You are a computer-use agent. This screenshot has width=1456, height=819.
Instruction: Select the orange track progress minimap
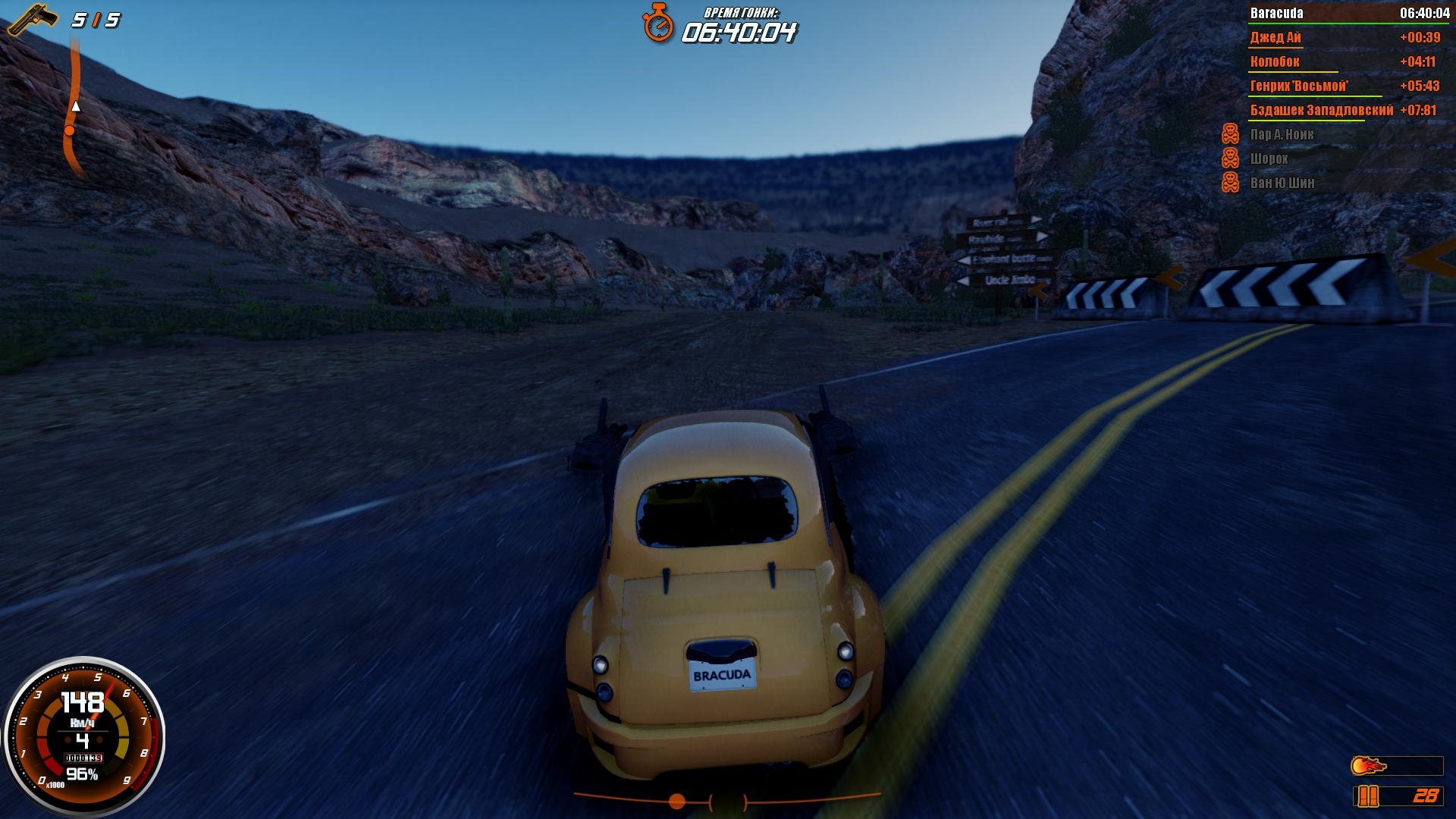74,106
